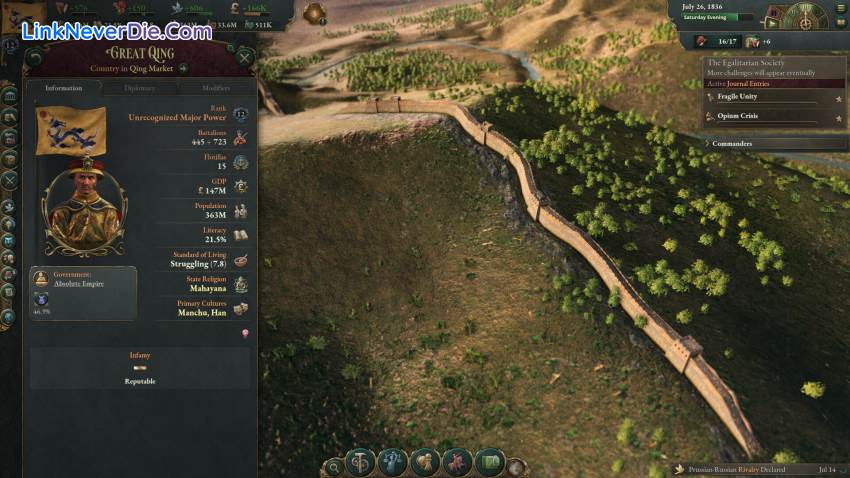Pin the Fragile Unity entry with its star

click(838, 98)
